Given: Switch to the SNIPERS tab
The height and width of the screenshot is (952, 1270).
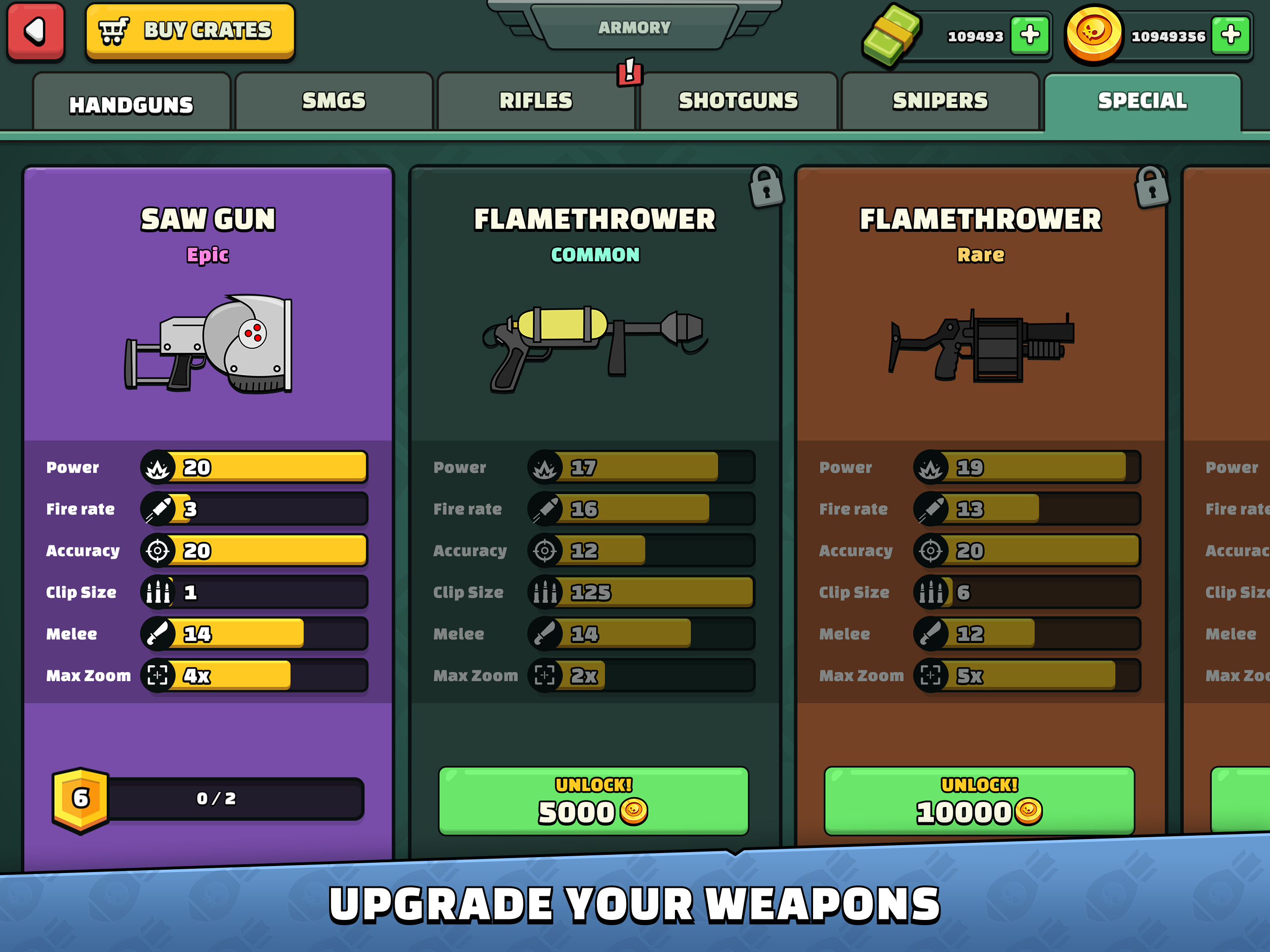Looking at the screenshot, I should 940,100.
